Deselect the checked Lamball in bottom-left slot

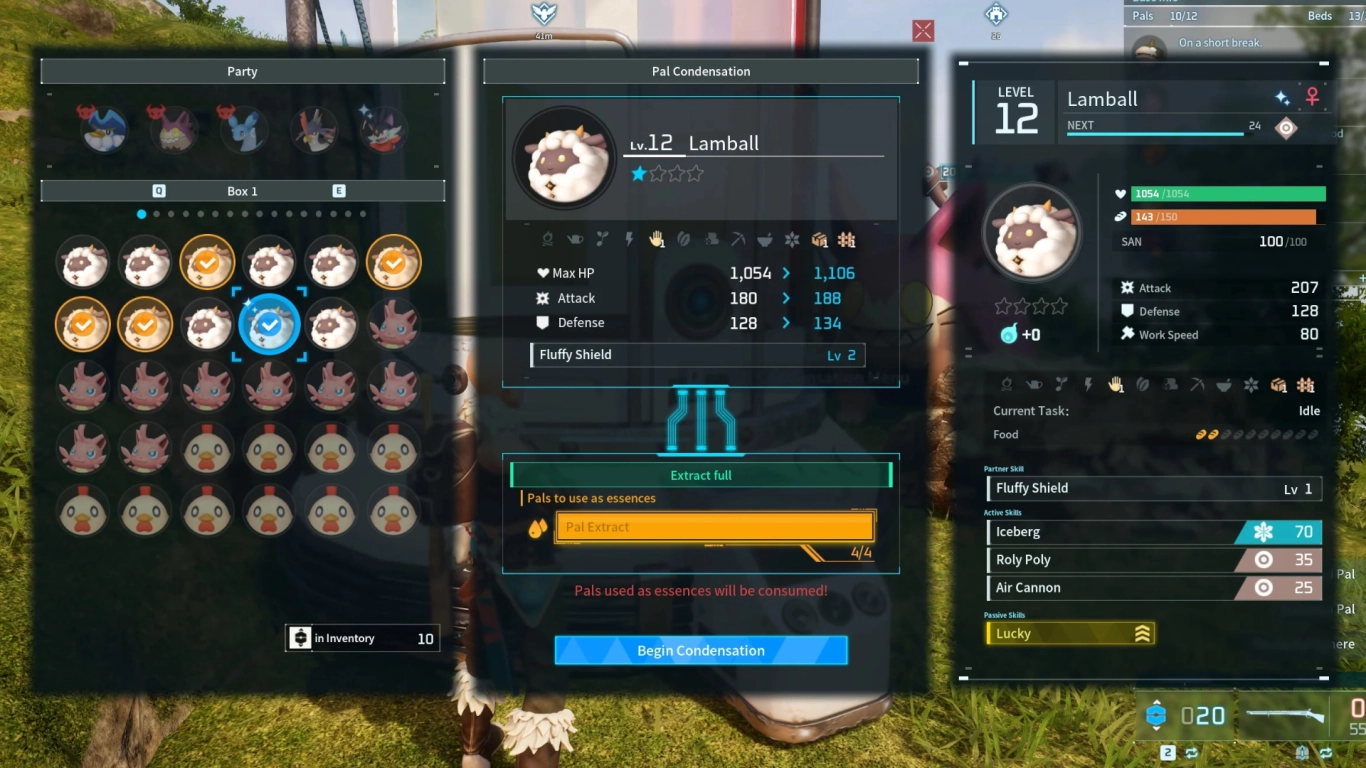(x=82, y=324)
